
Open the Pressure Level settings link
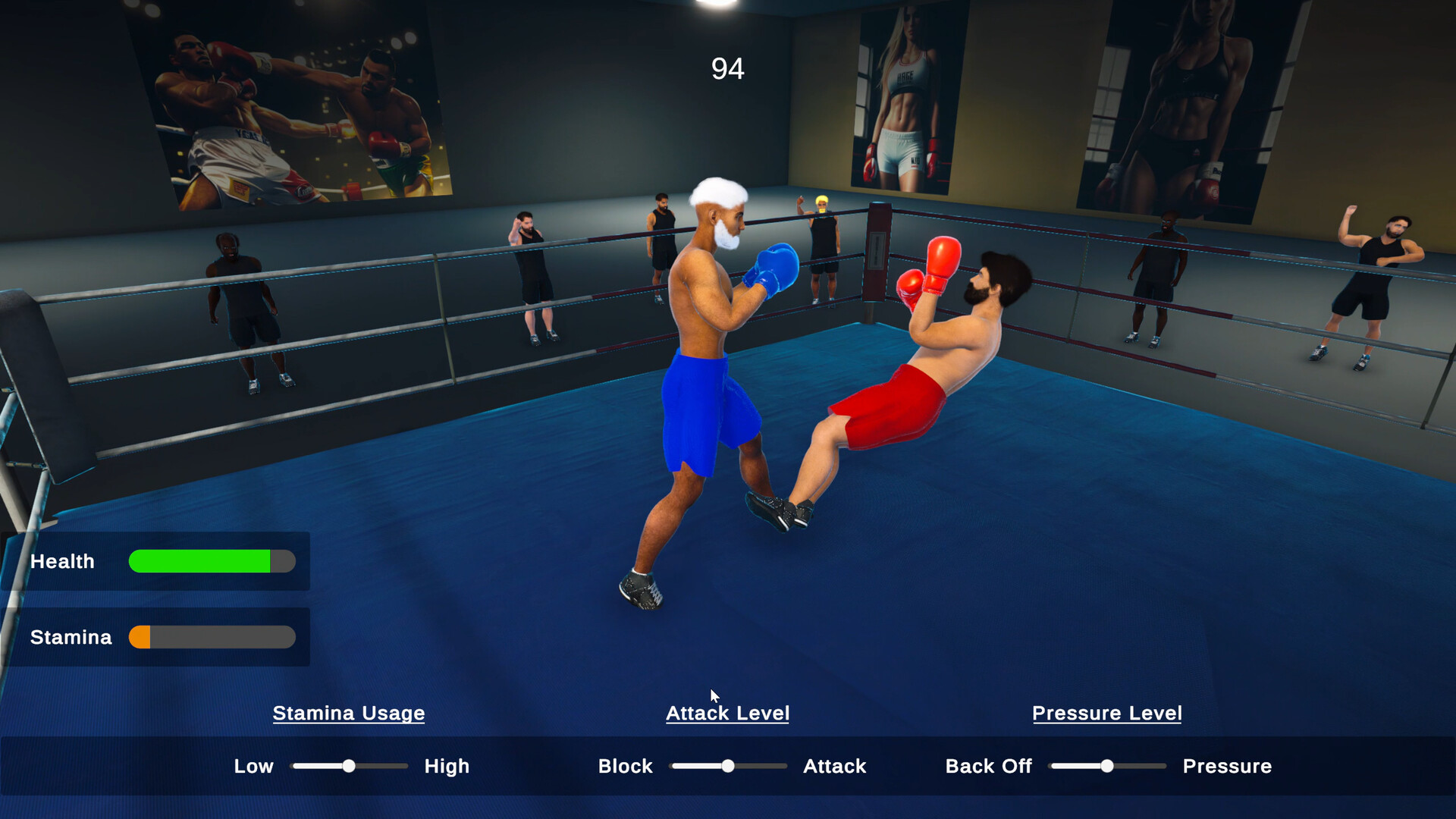point(1106,713)
